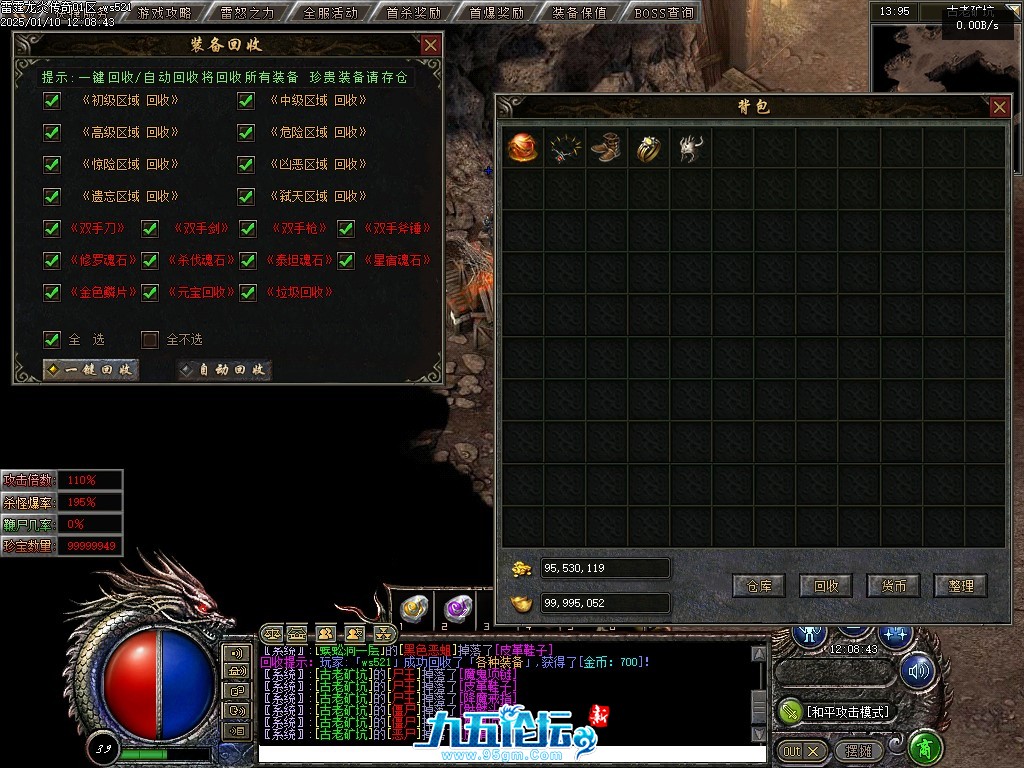
Task: Click the 一键回收 one-key recycle button
Action: click(x=91, y=370)
